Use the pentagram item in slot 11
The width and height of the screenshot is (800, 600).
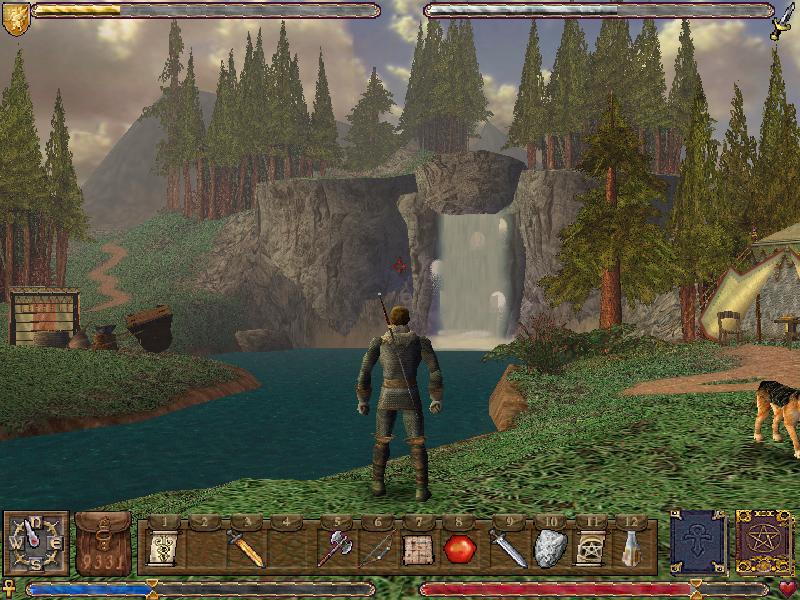point(590,548)
